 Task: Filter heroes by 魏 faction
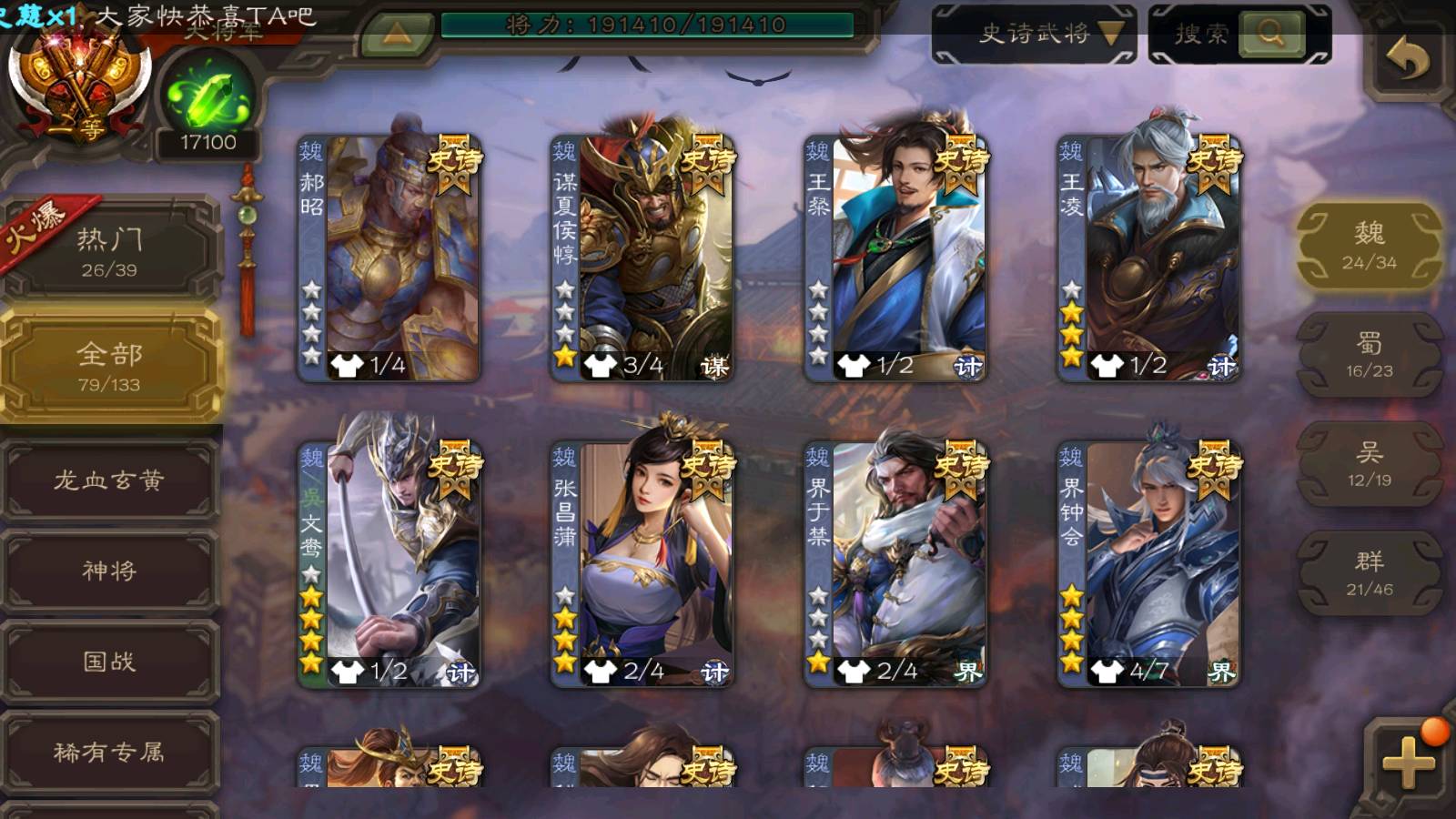(1369, 246)
